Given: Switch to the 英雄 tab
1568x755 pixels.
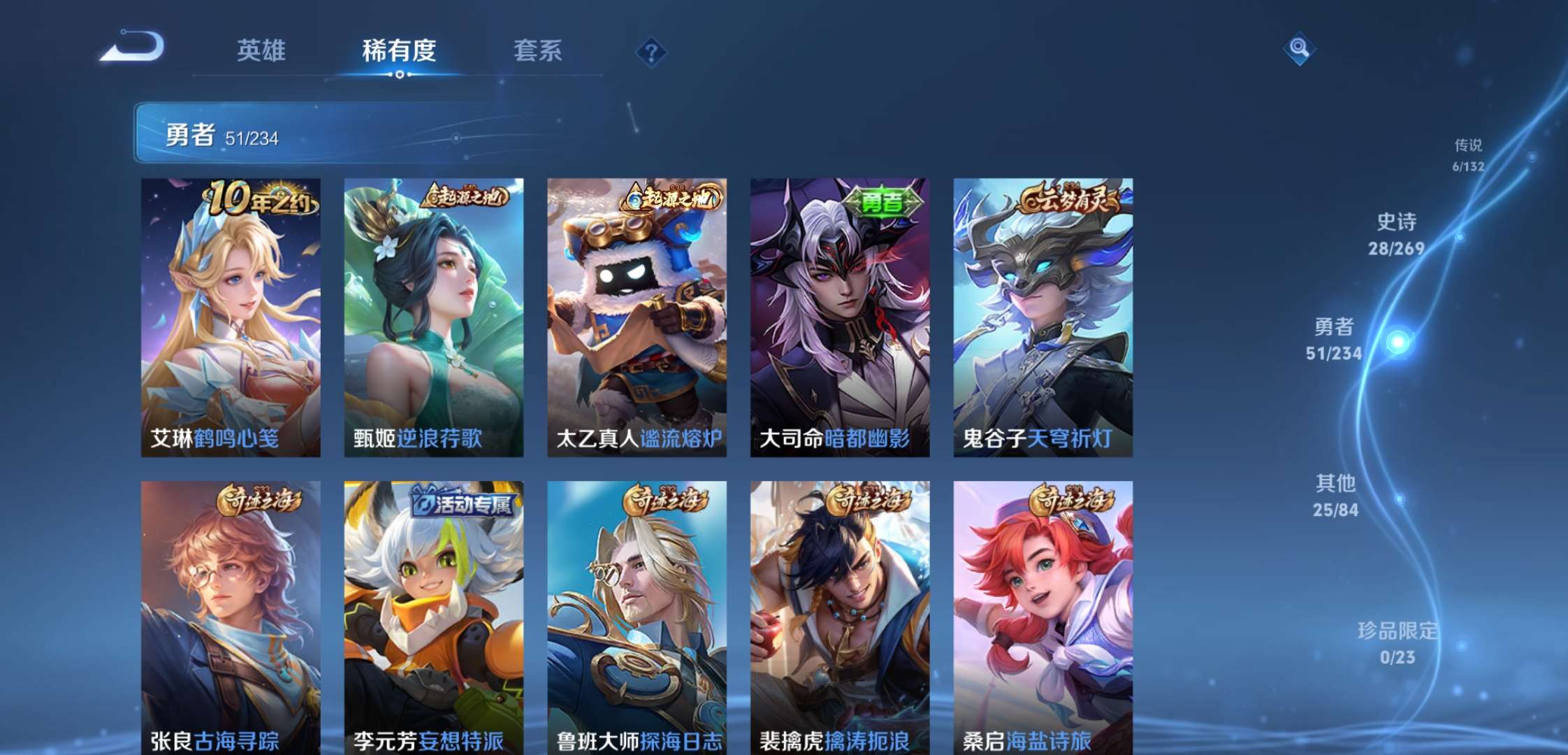Looking at the screenshot, I should click(261, 50).
